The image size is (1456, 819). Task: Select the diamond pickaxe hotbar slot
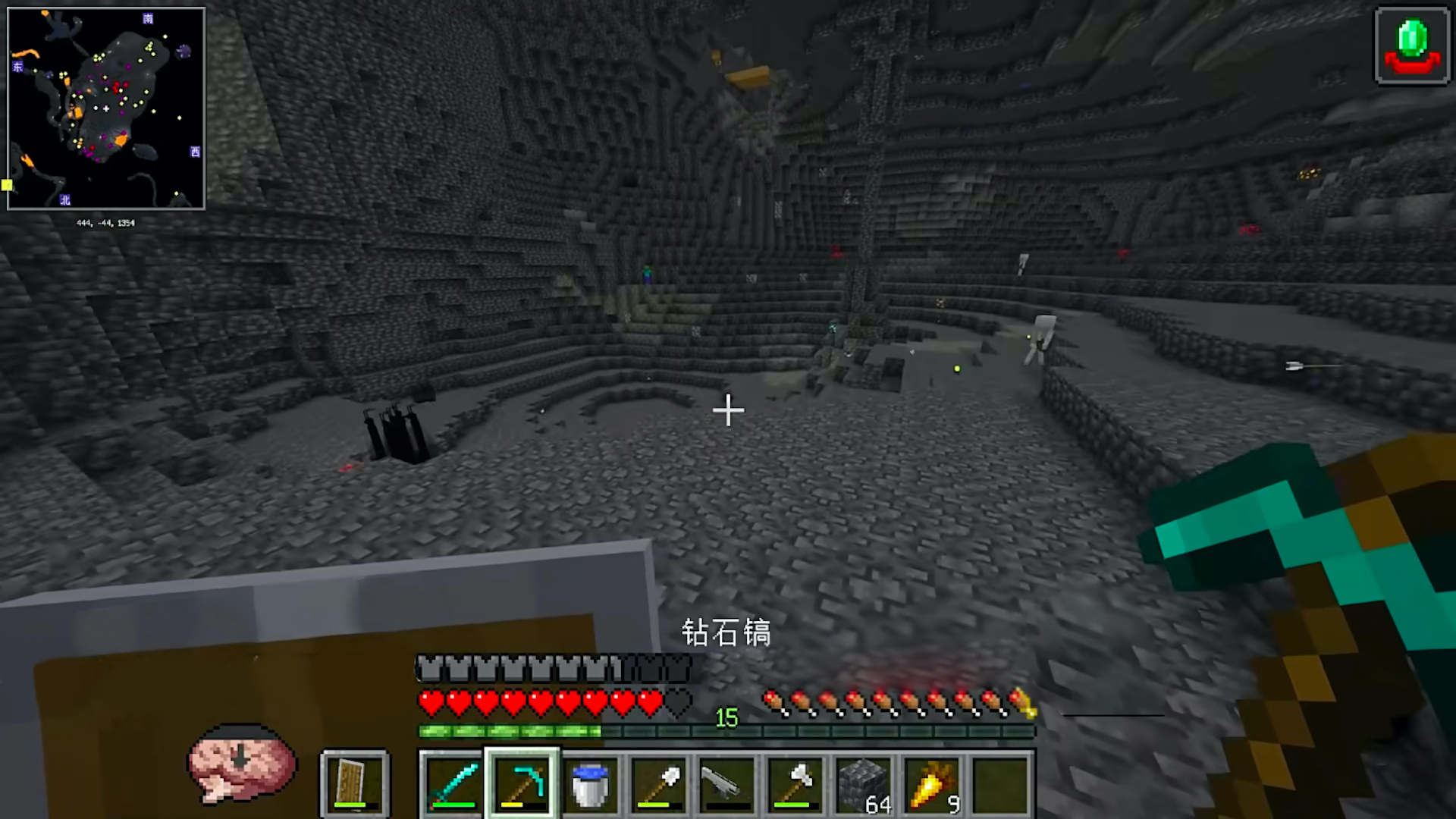click(522, 784)
